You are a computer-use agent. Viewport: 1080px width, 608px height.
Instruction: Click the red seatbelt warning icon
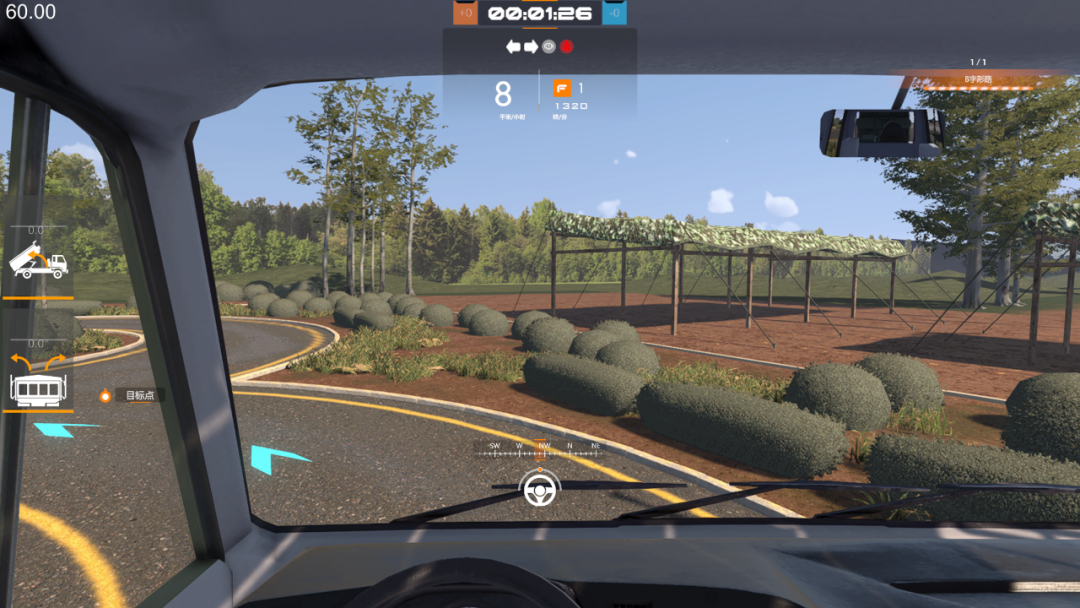pos(566,47)
